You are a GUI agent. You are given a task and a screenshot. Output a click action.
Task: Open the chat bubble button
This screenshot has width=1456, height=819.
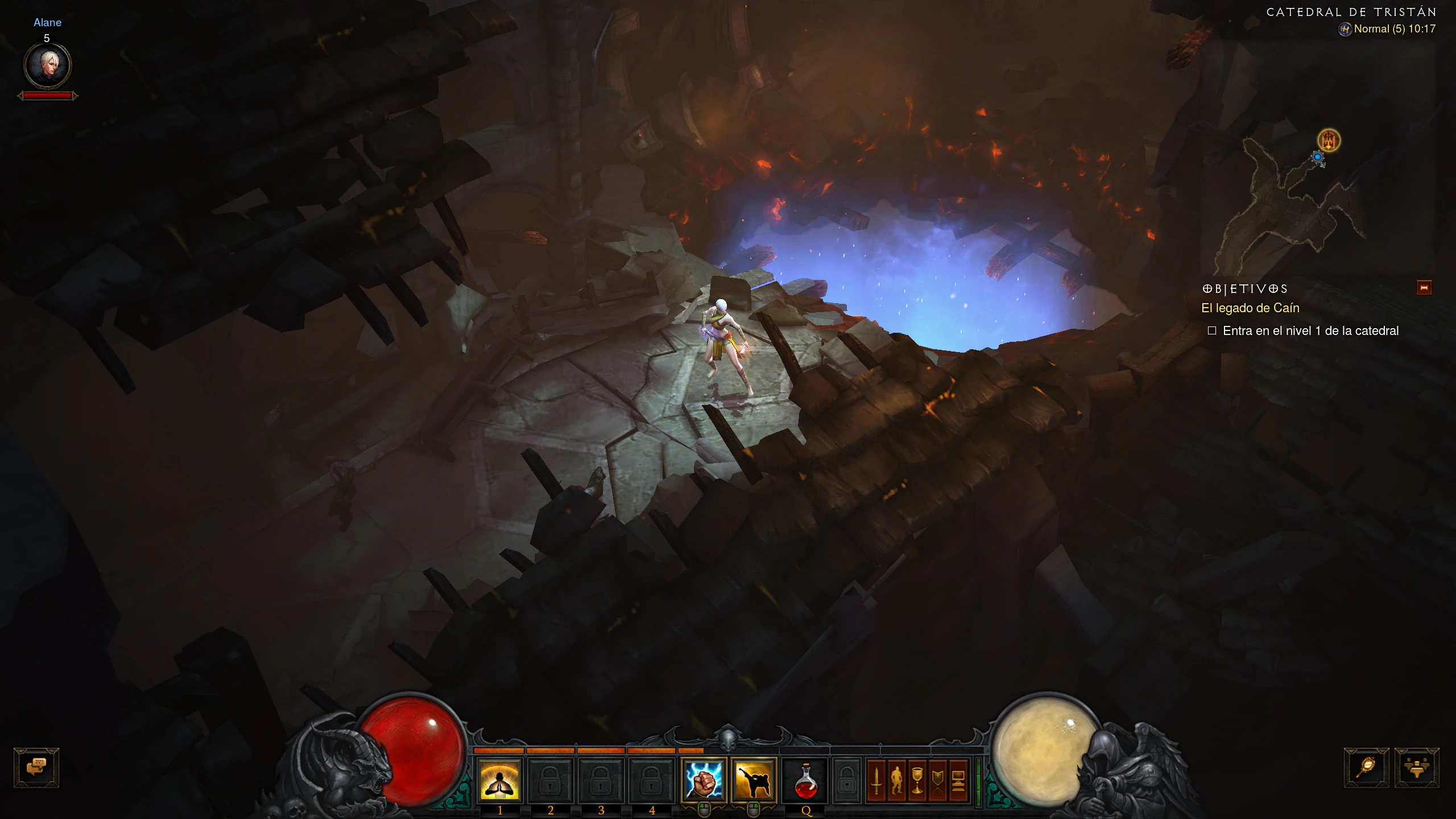[x=36, y=767]
